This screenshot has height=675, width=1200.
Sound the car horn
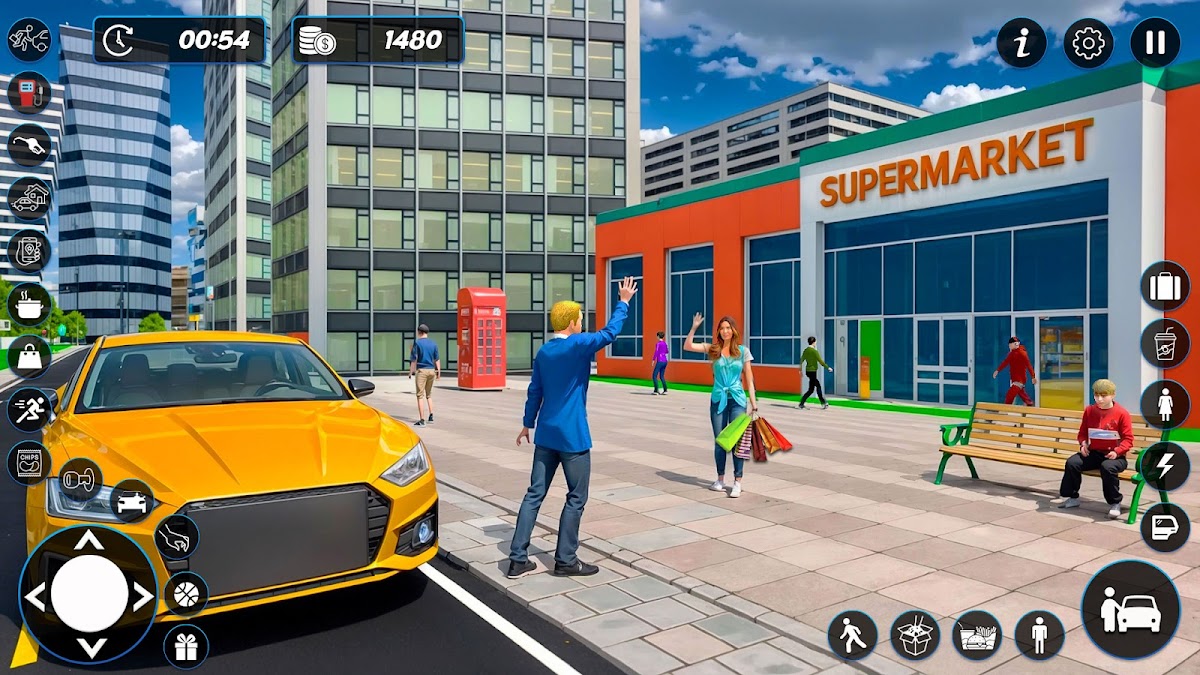(80, 479)
